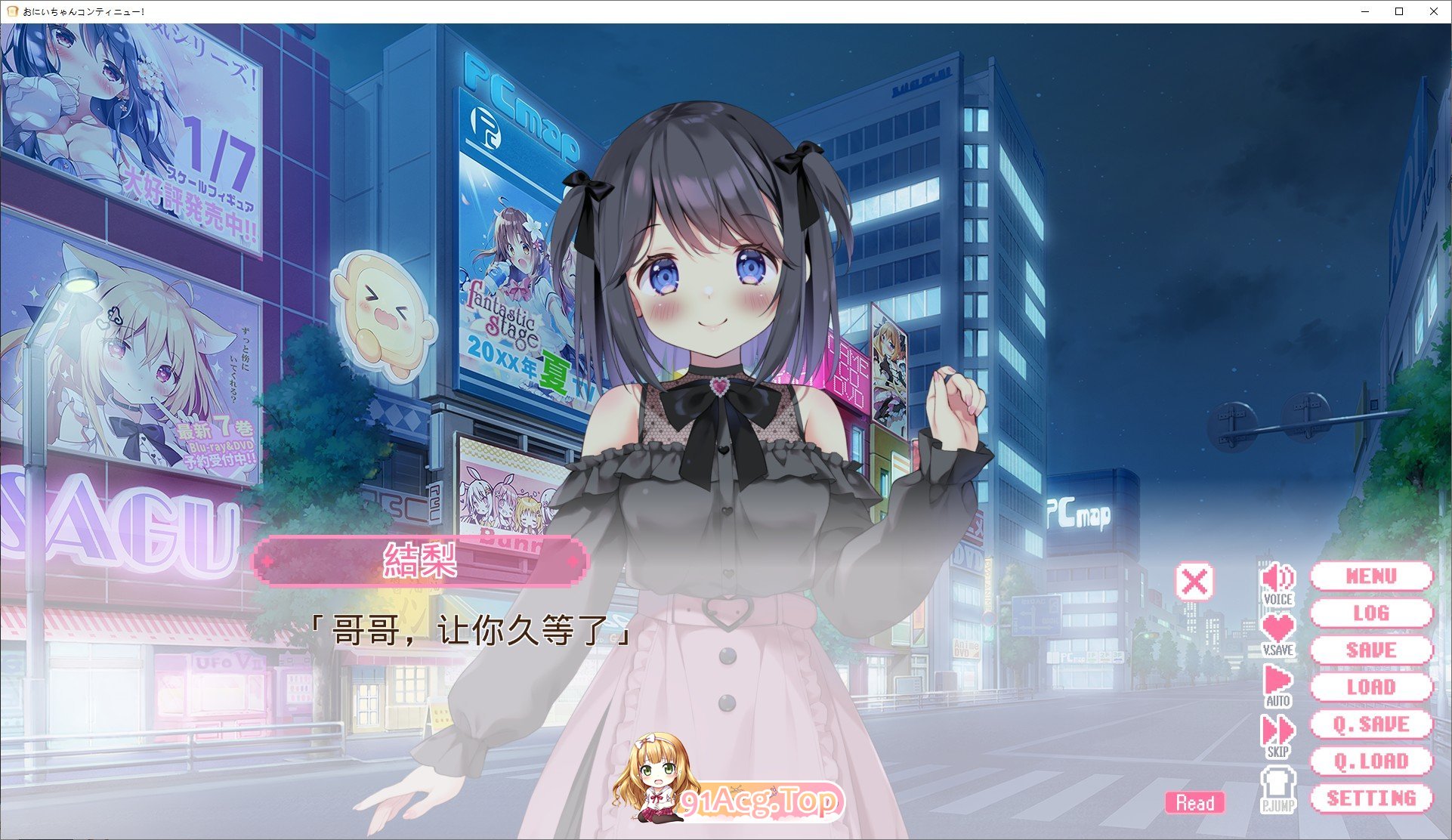Open the LOAD screen
The width and height of the screenshot is (1452, 840).
1373,688
